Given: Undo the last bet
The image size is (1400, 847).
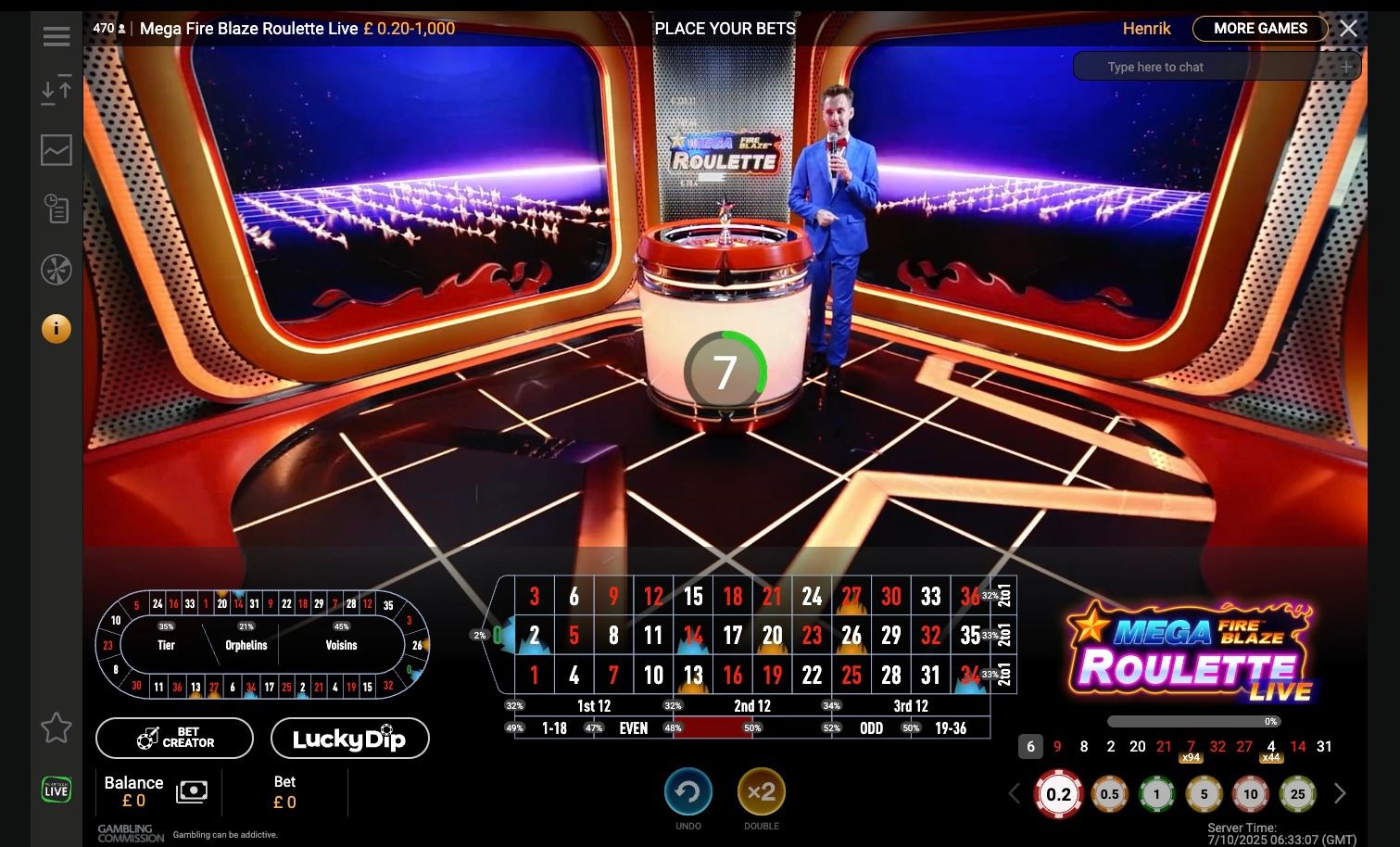Looking at the screenshot, I should (687, 793).
